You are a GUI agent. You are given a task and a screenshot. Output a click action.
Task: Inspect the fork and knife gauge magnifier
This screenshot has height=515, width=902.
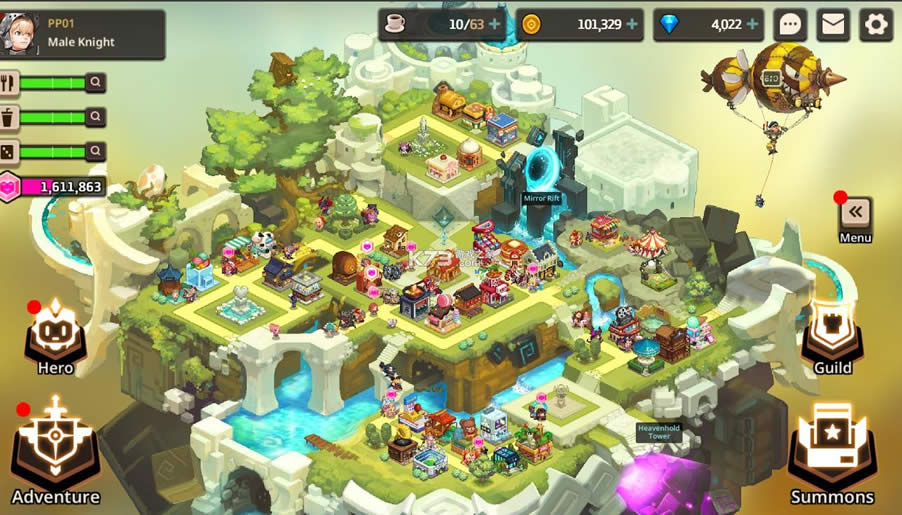pyautogui.click(x=95, y=83)
